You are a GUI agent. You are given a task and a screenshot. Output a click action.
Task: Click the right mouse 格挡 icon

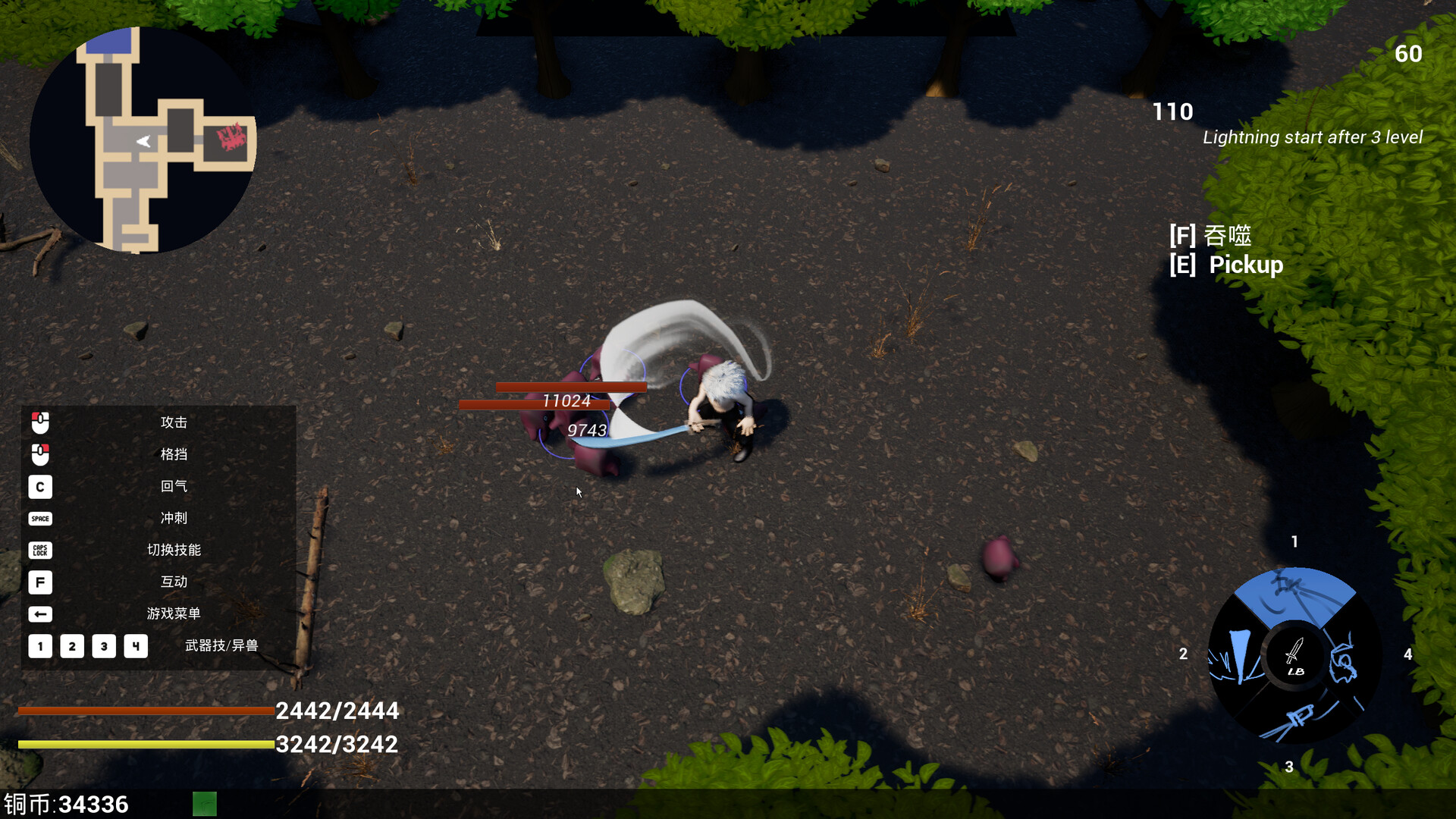40,455
